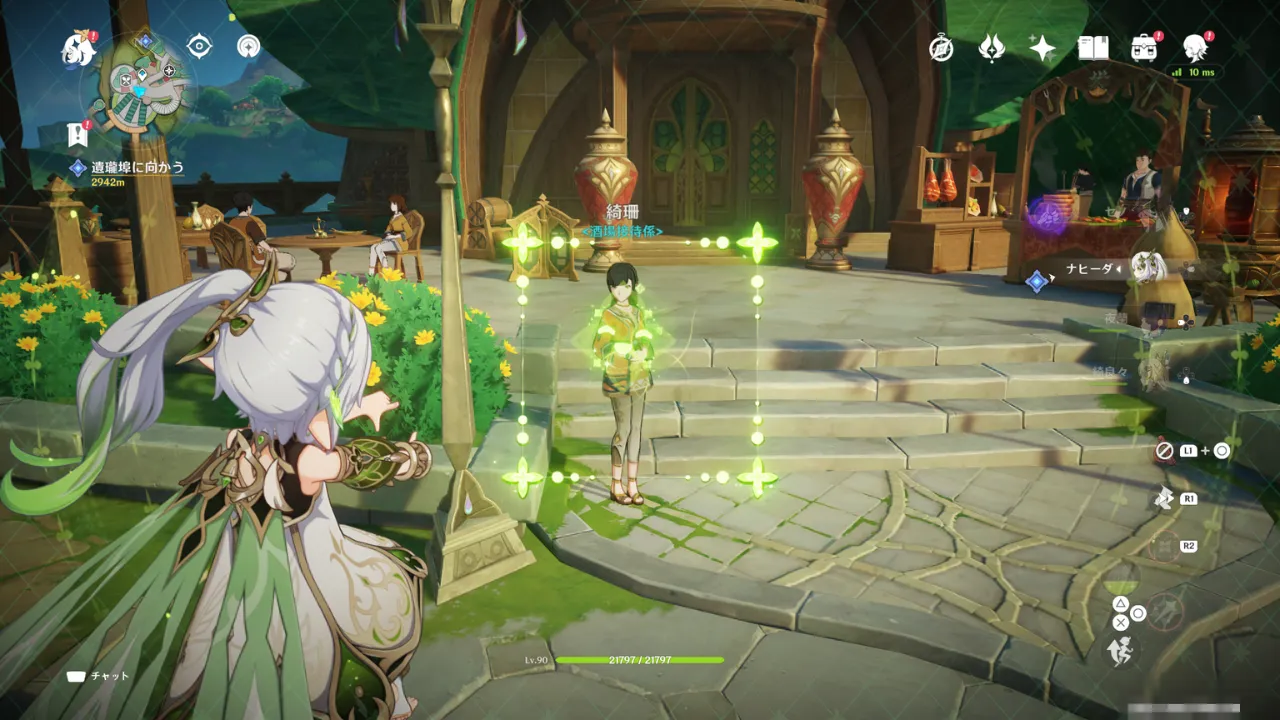The width and height of the screenshot is (1280, 720).
Task: Open the winged emblem icon
Action: click(x=991, y=48)
